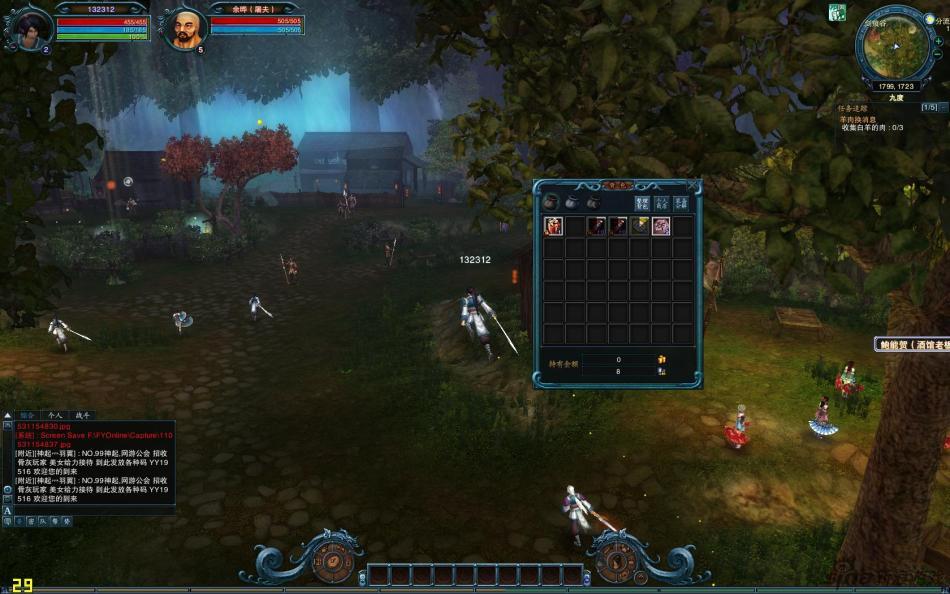Click the chat font size A button
Viewport: 950px width, 594px height.
tap(8, 510)
